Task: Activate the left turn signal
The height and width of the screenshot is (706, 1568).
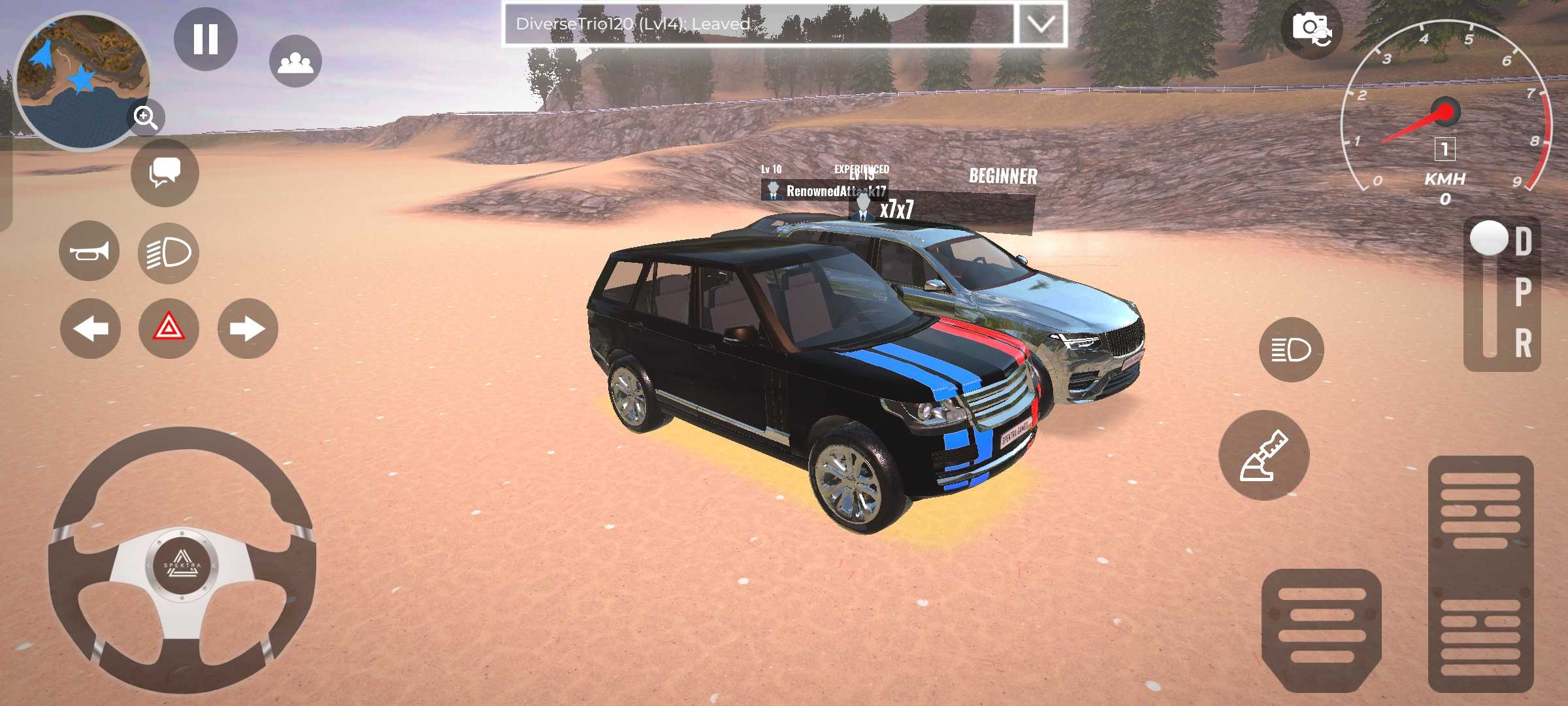Action: coord(90,328)
